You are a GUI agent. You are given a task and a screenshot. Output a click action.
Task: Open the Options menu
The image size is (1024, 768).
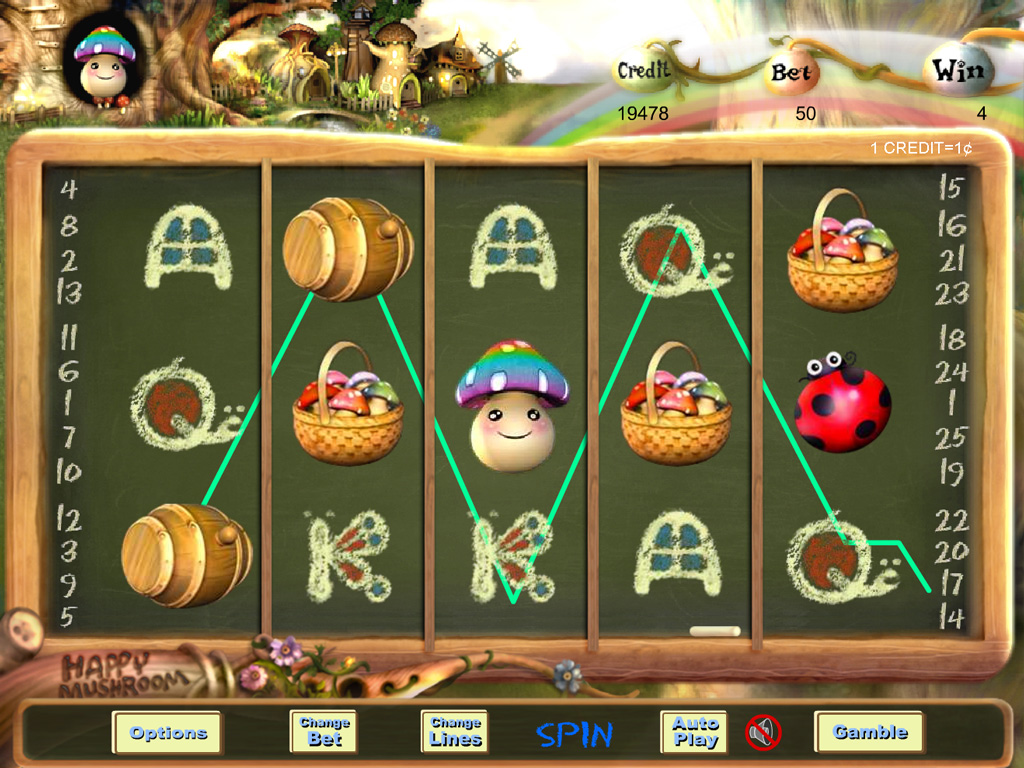click(x=167, y=732)
